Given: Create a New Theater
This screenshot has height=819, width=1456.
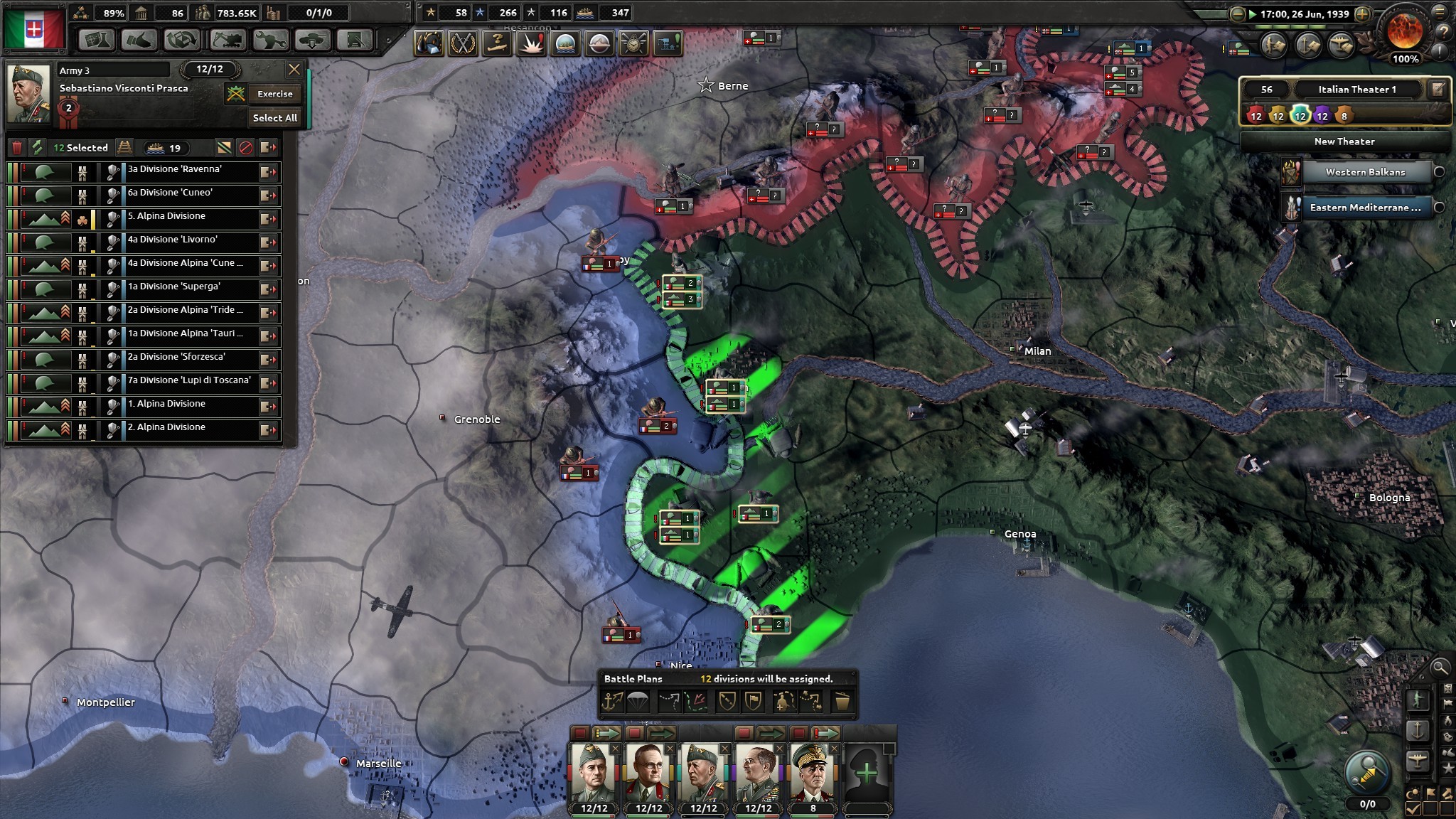Looking at the screenshot, I should [x=1344, y=141].
